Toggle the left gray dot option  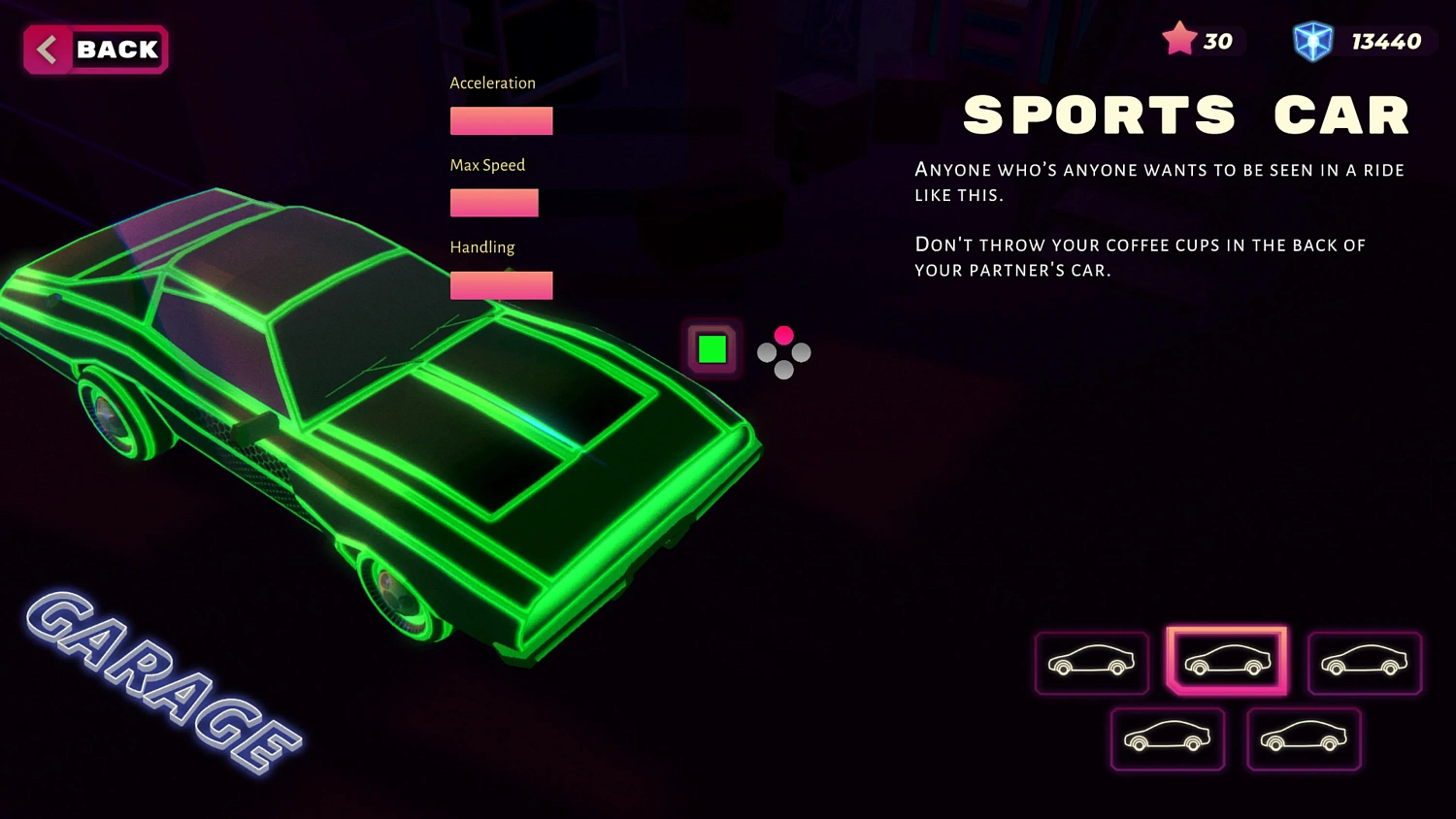point(766,353)
